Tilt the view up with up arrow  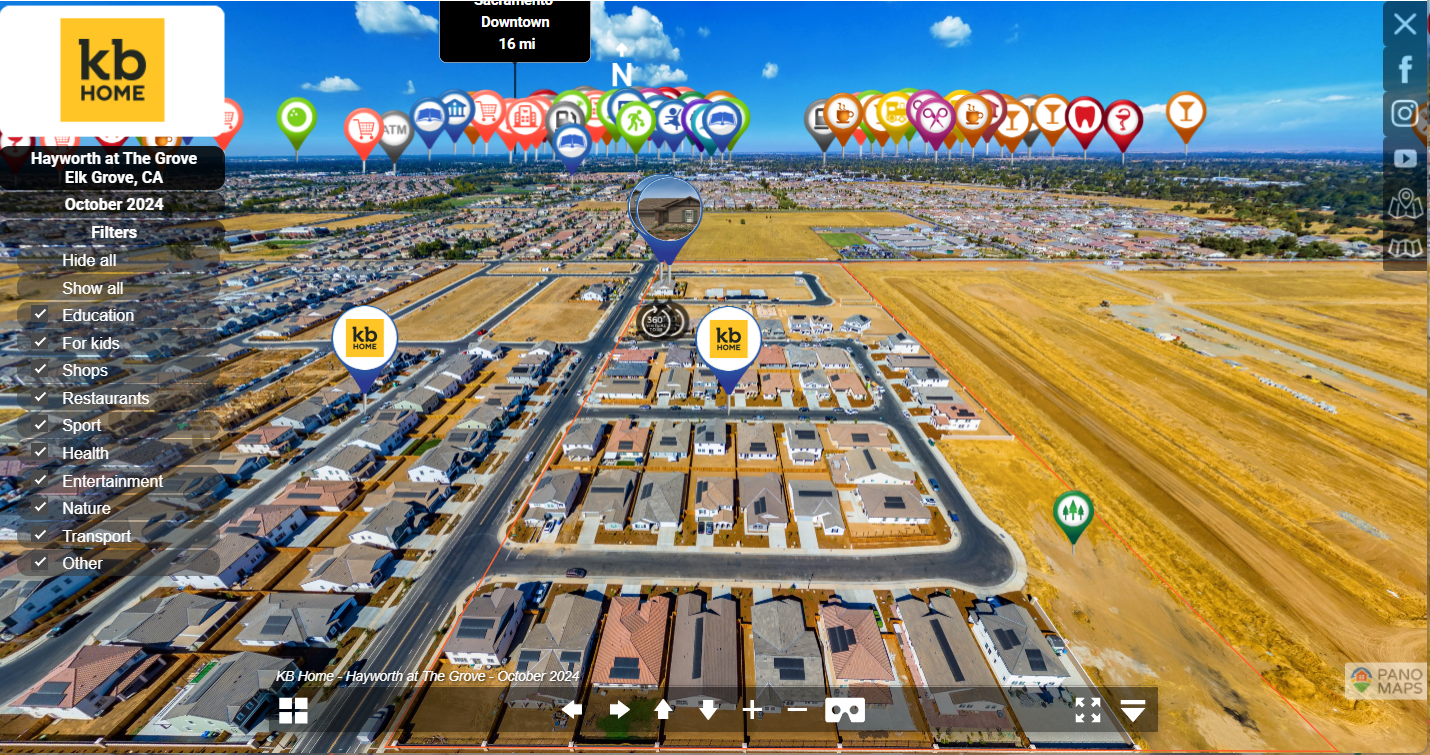[663, 710]
